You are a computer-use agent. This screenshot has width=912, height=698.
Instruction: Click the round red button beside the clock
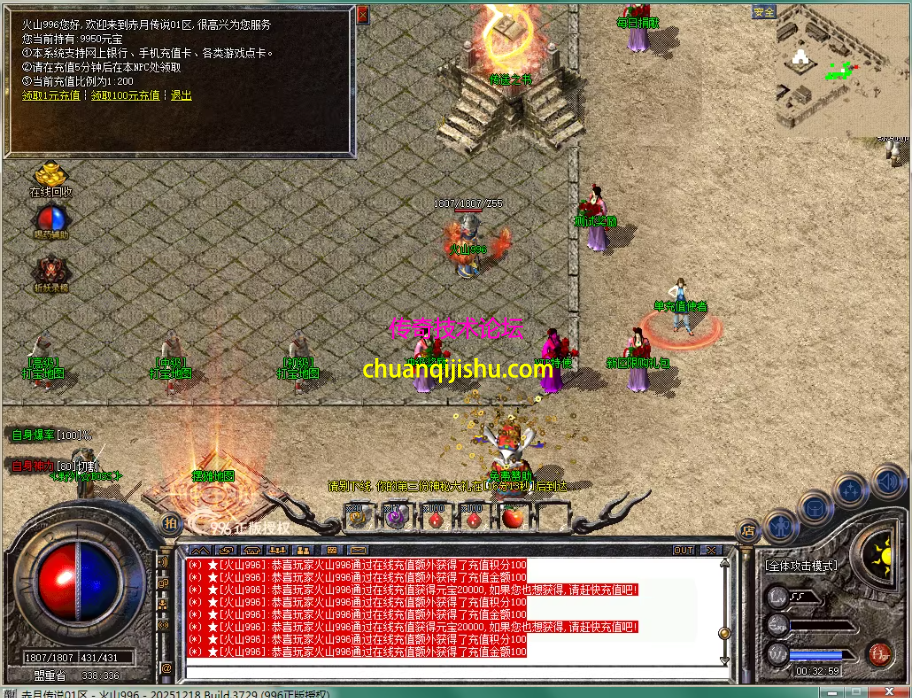pyautogui.click(x=880, y=654)
